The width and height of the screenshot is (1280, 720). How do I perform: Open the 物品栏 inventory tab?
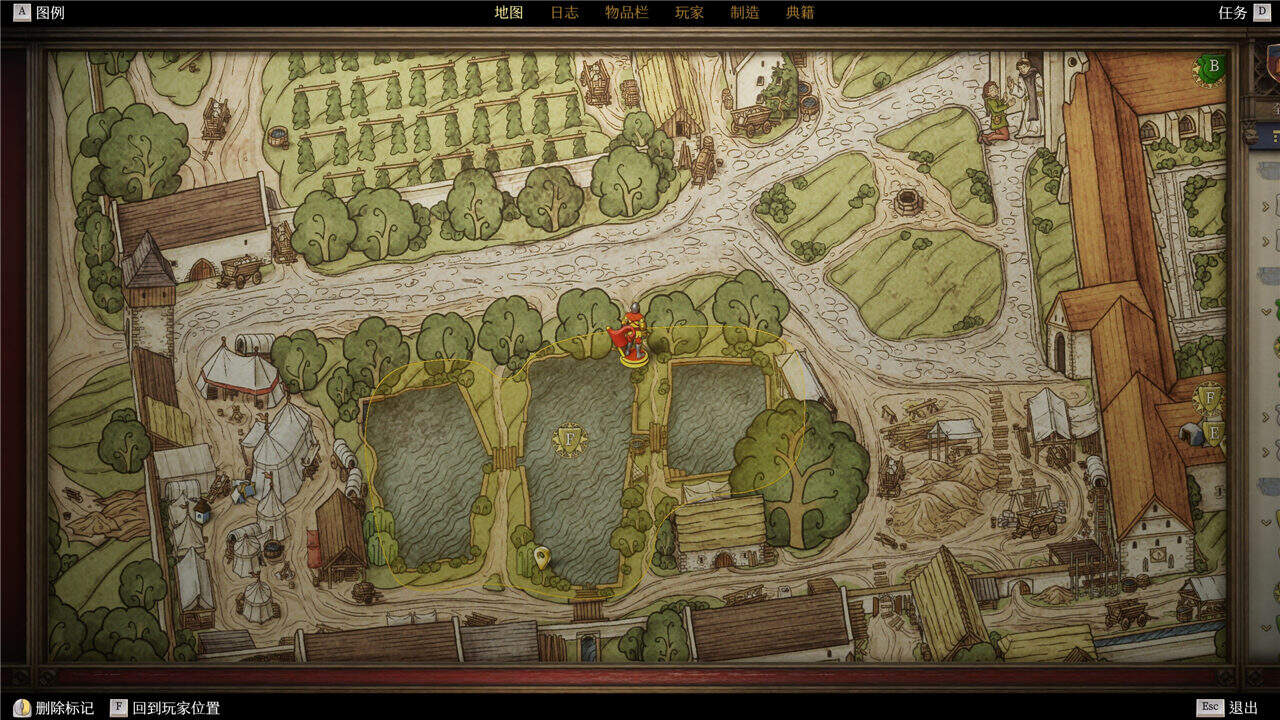coord(626,13)
